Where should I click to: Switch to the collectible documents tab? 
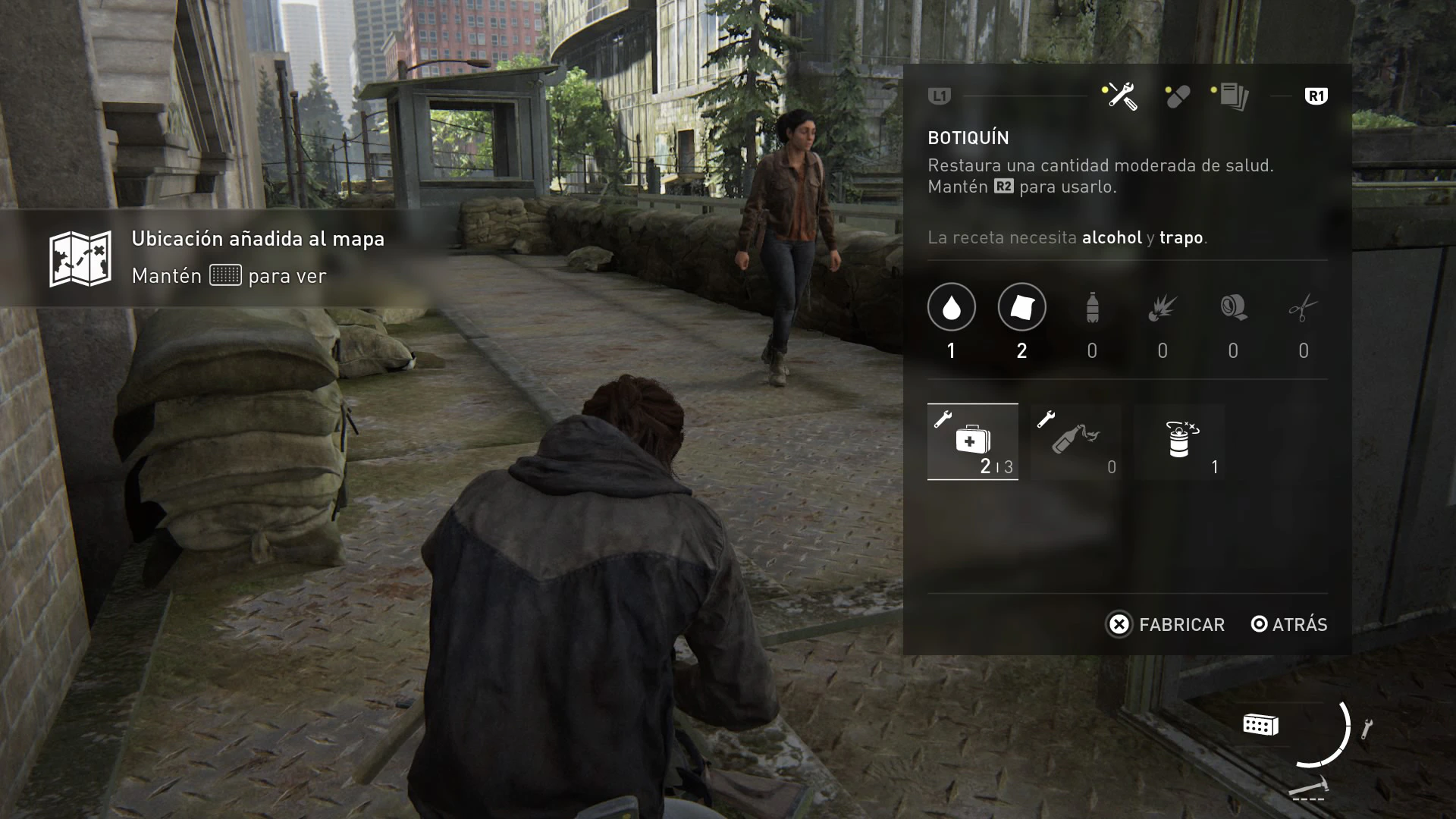click(1232, 96)
